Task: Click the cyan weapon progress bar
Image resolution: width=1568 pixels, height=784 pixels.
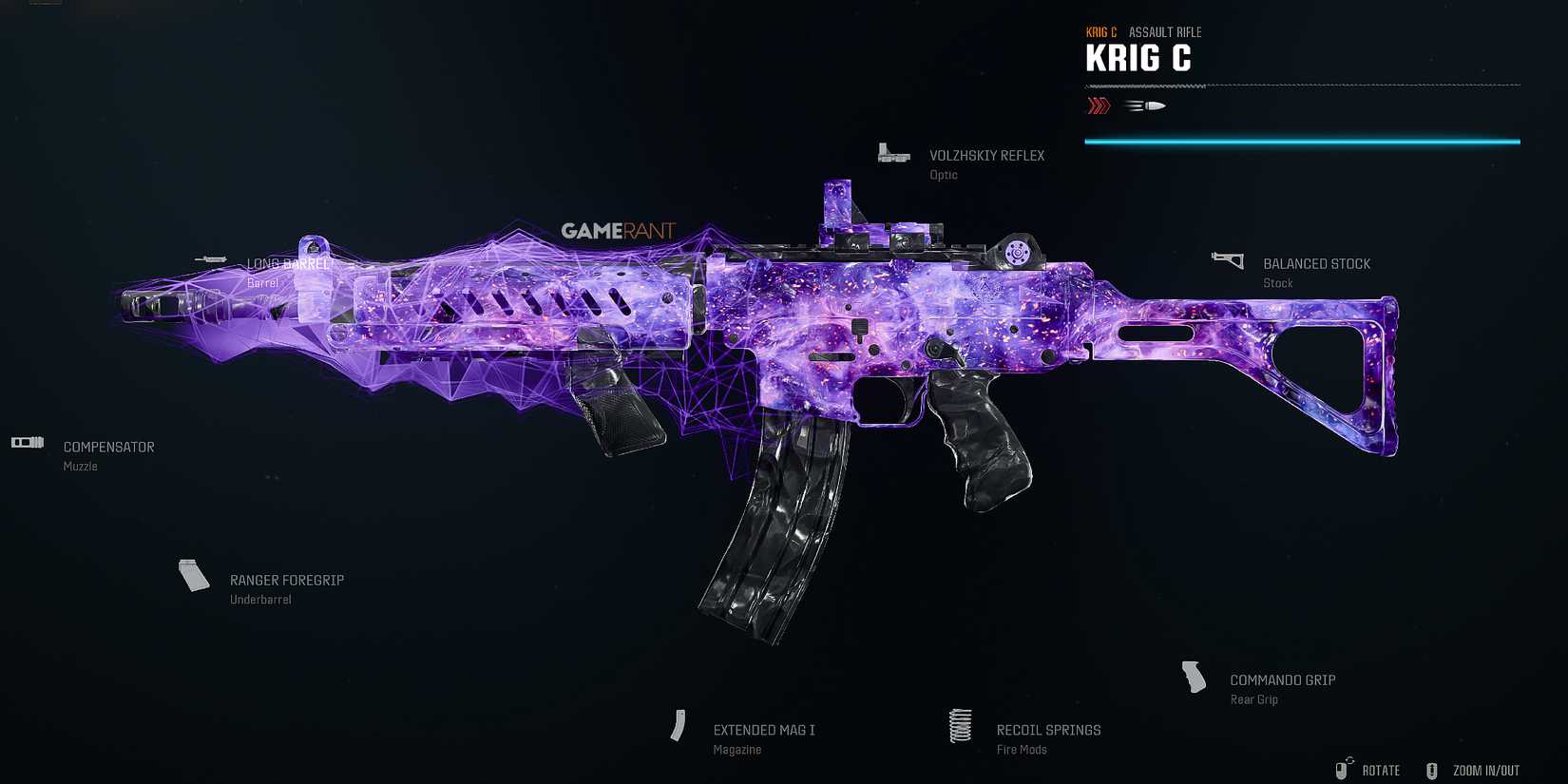Action: click(x=1302, y=141)
